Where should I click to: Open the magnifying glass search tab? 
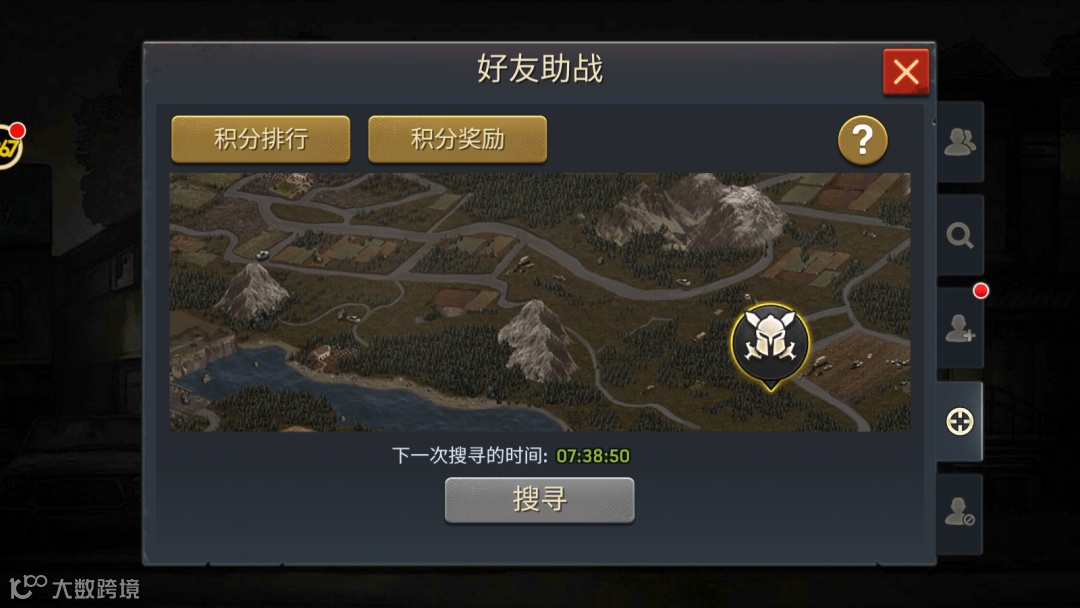click(960, 235)
